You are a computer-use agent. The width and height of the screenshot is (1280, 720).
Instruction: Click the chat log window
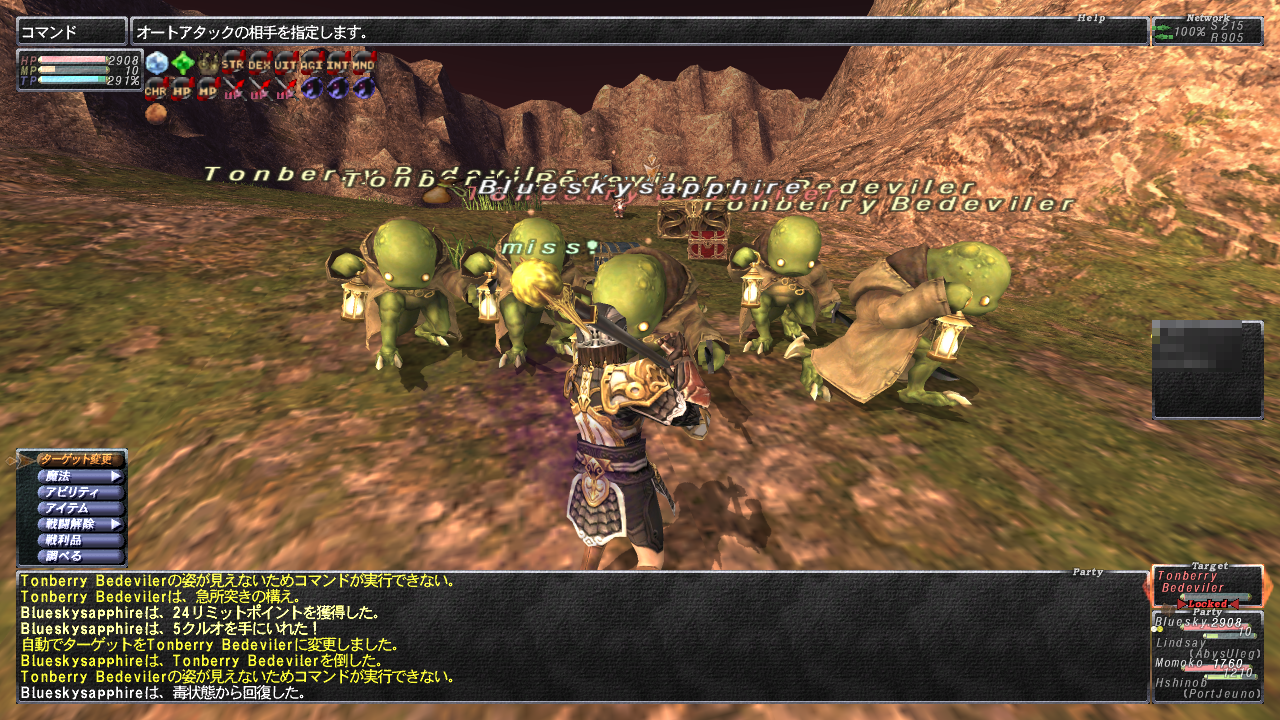[x=582, y=637]
